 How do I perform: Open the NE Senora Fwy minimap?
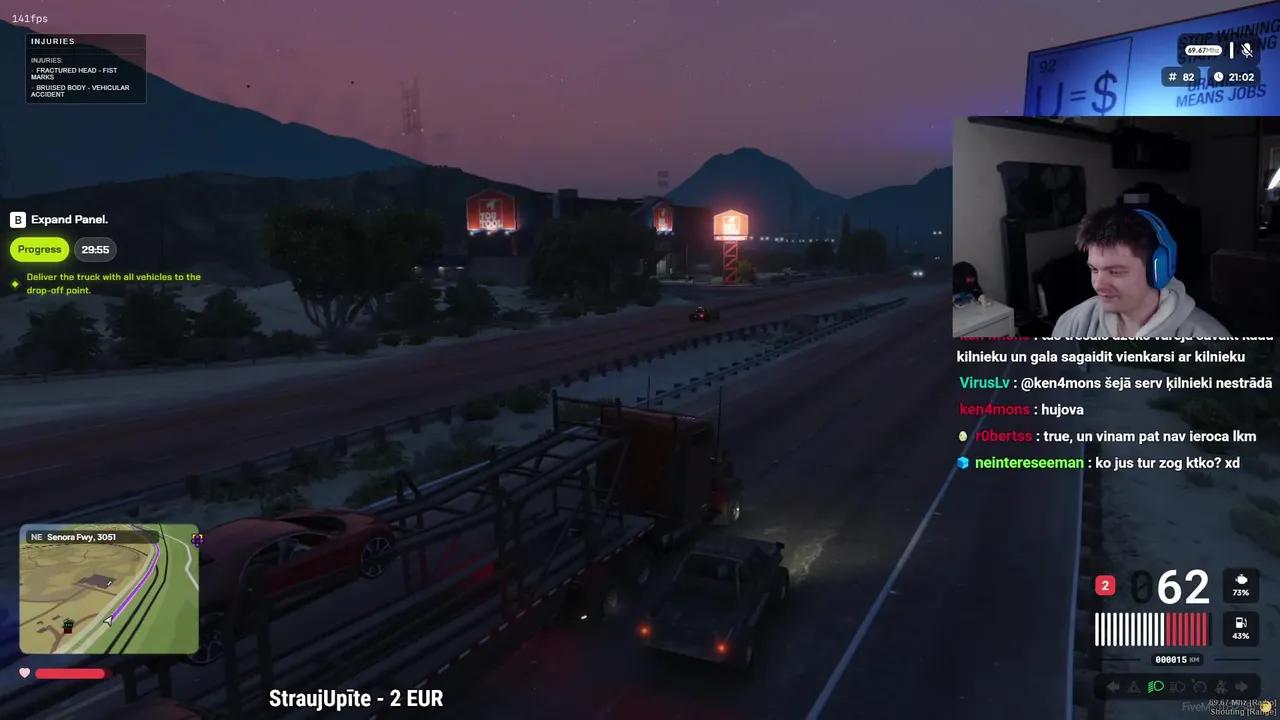click(108, 588)
